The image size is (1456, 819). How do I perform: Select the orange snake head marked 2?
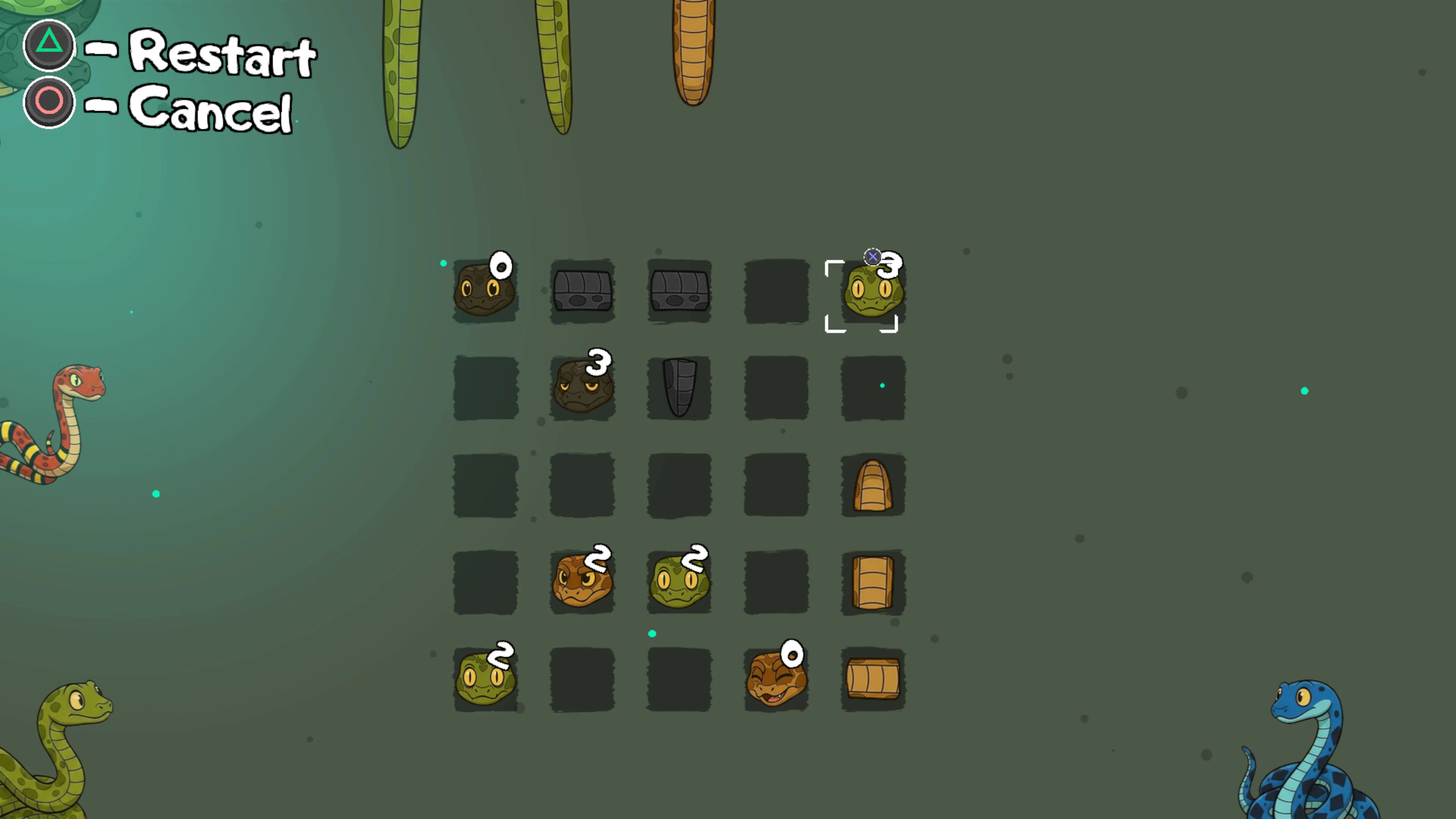point(582,581)
